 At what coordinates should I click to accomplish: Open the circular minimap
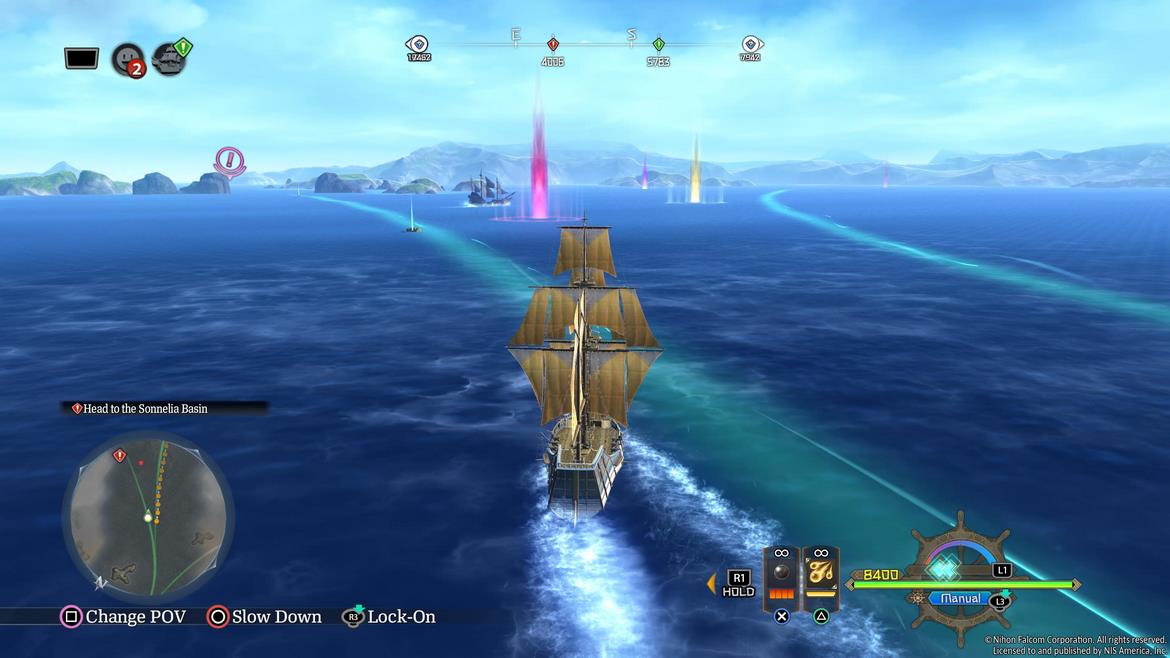(x=148, y=515)
